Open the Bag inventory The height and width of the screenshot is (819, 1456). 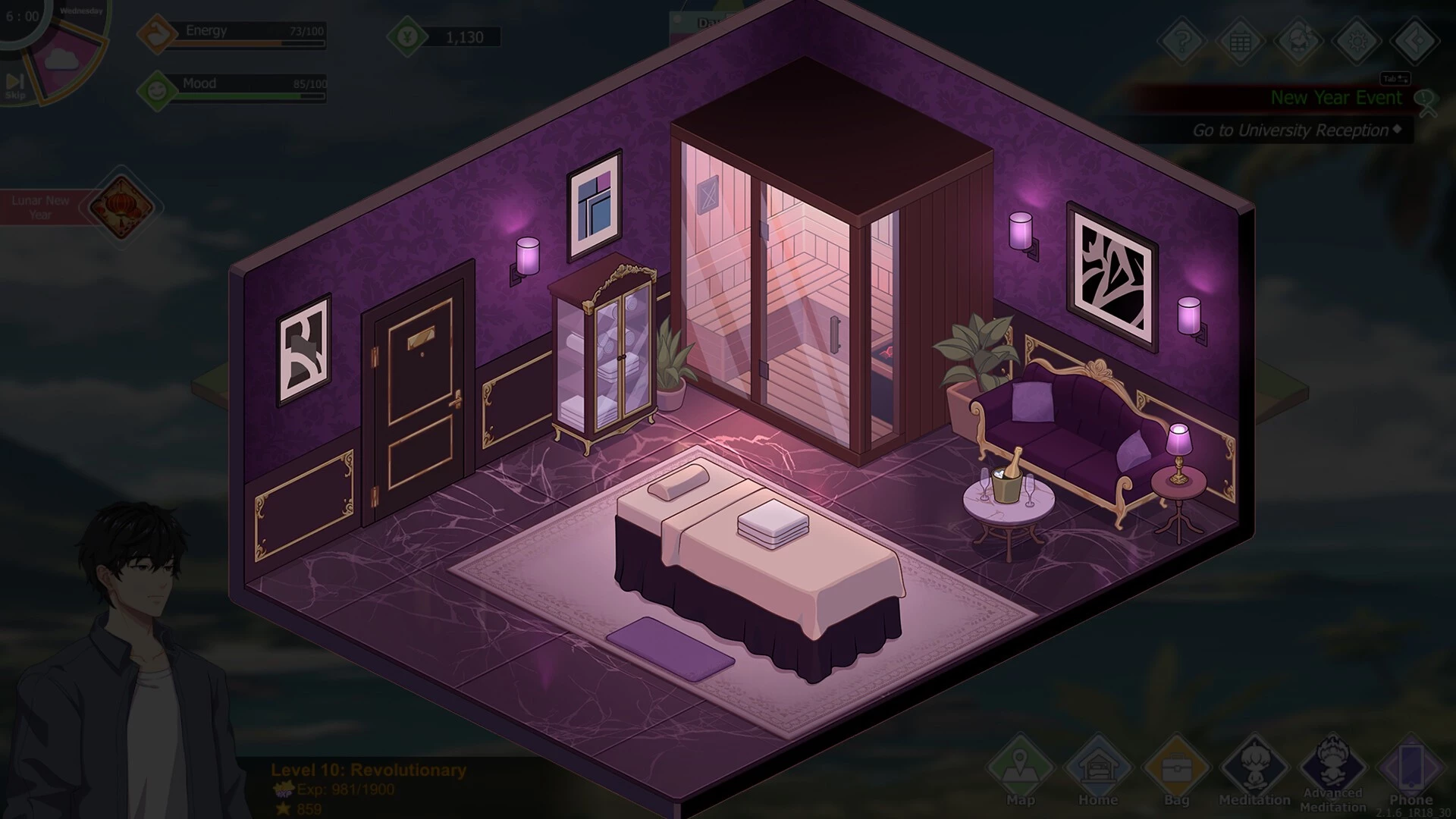(1176, 767)
